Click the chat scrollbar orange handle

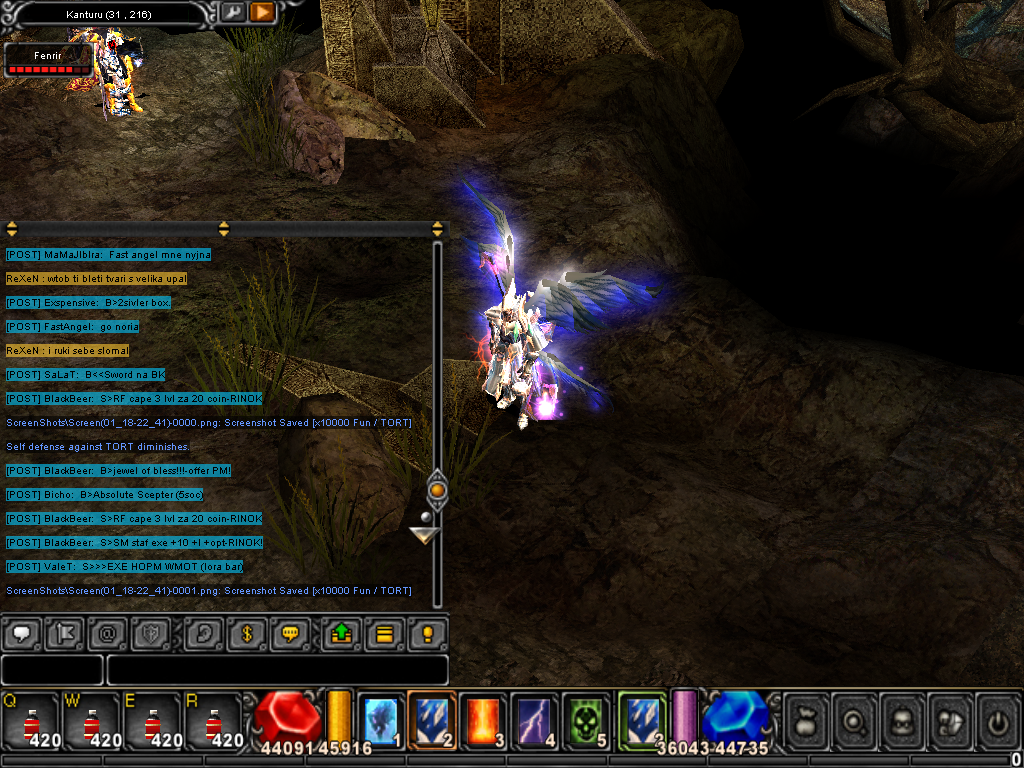pos(437,490)
